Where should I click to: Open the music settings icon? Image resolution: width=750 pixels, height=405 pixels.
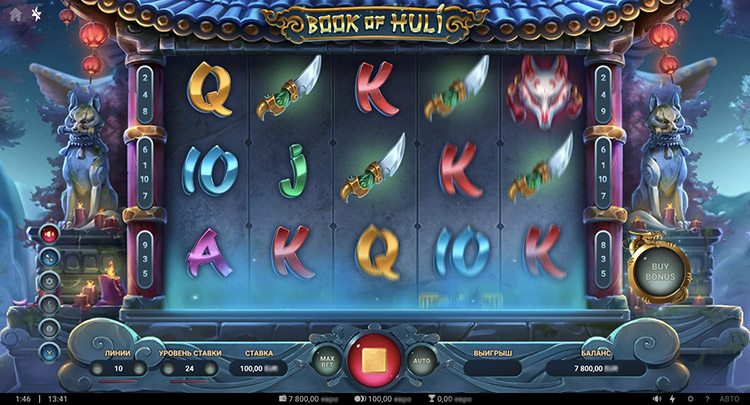(x=49, y=258)
